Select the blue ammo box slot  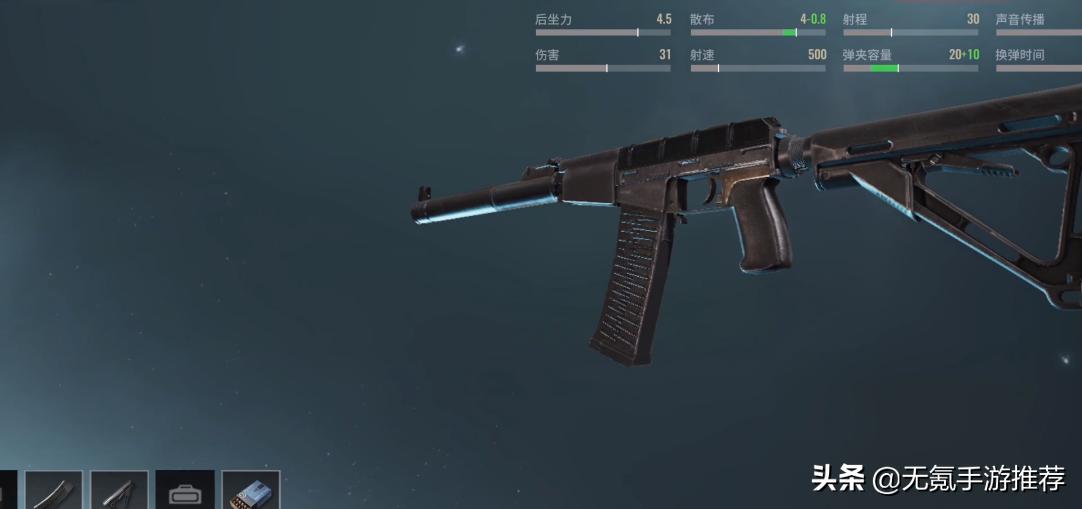(x=250, y=491)
